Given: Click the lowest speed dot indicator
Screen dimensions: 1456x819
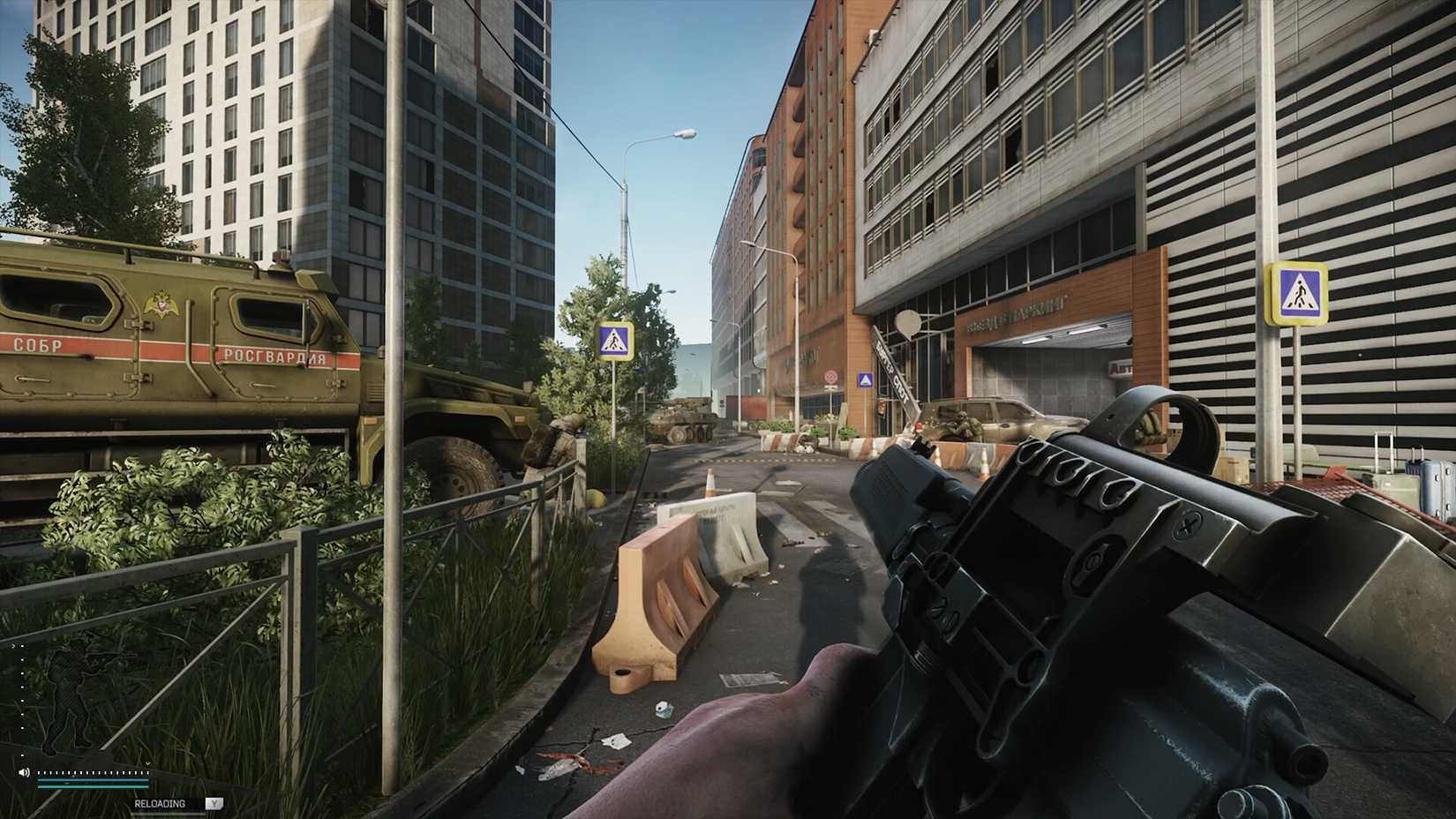Looking at the screenshot, I should pos(22,755).
